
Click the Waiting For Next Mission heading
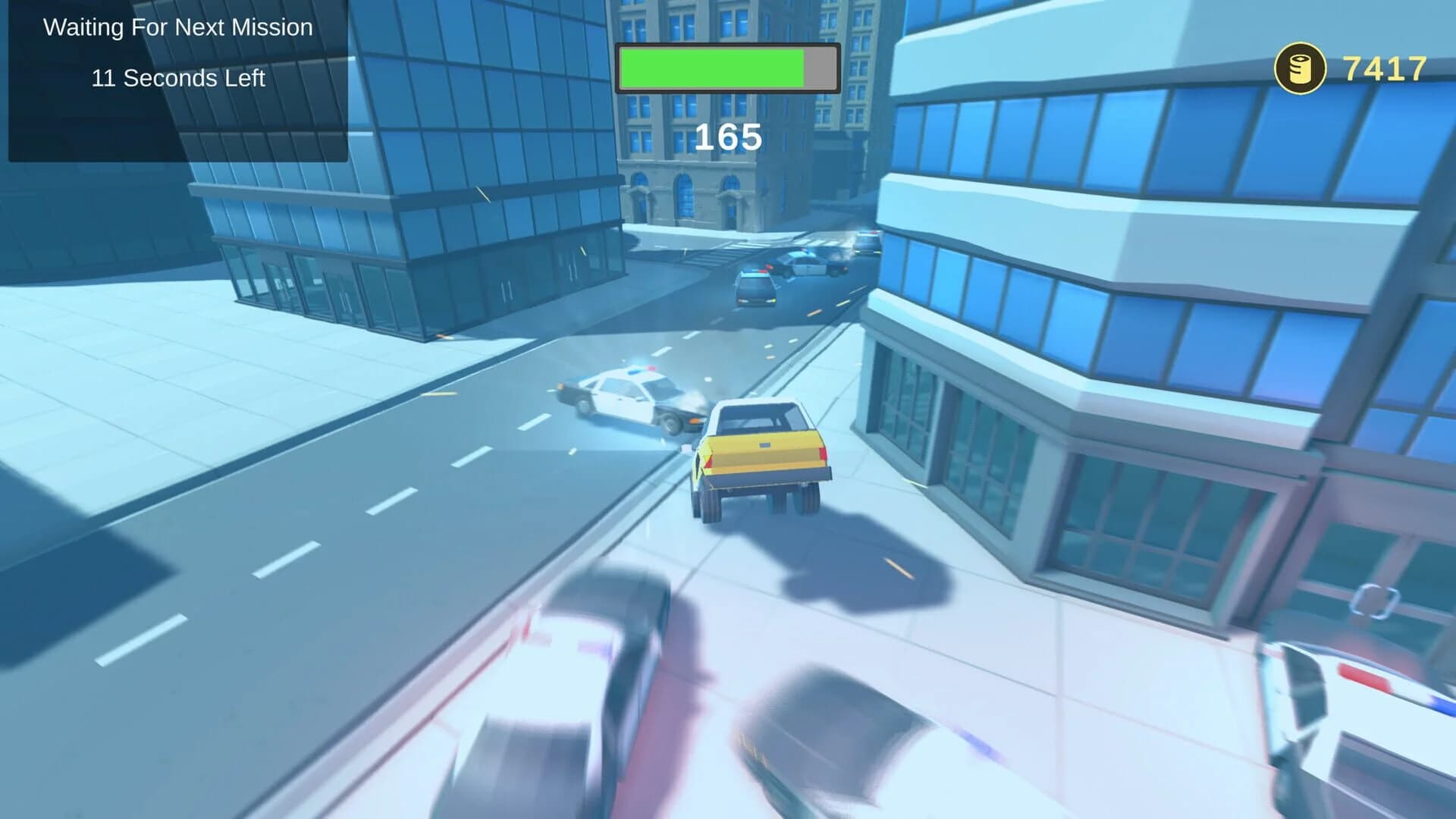(x=178, y=27)
